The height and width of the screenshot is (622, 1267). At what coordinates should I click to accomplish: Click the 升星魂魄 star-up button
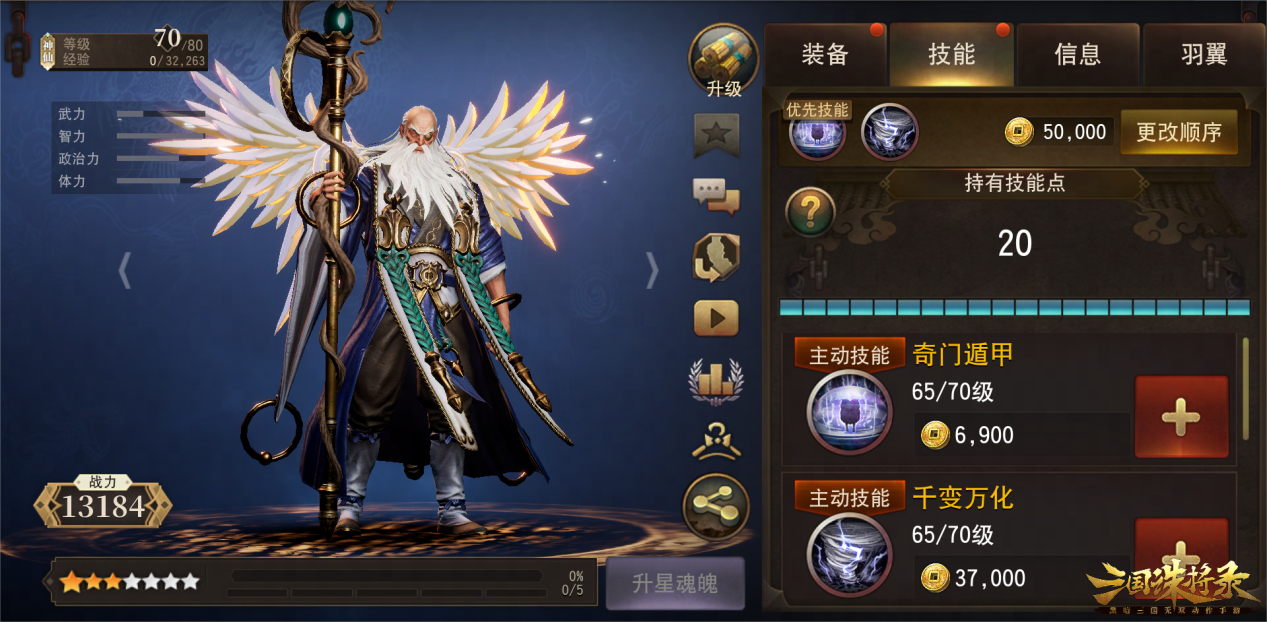[x=675, y=583]
